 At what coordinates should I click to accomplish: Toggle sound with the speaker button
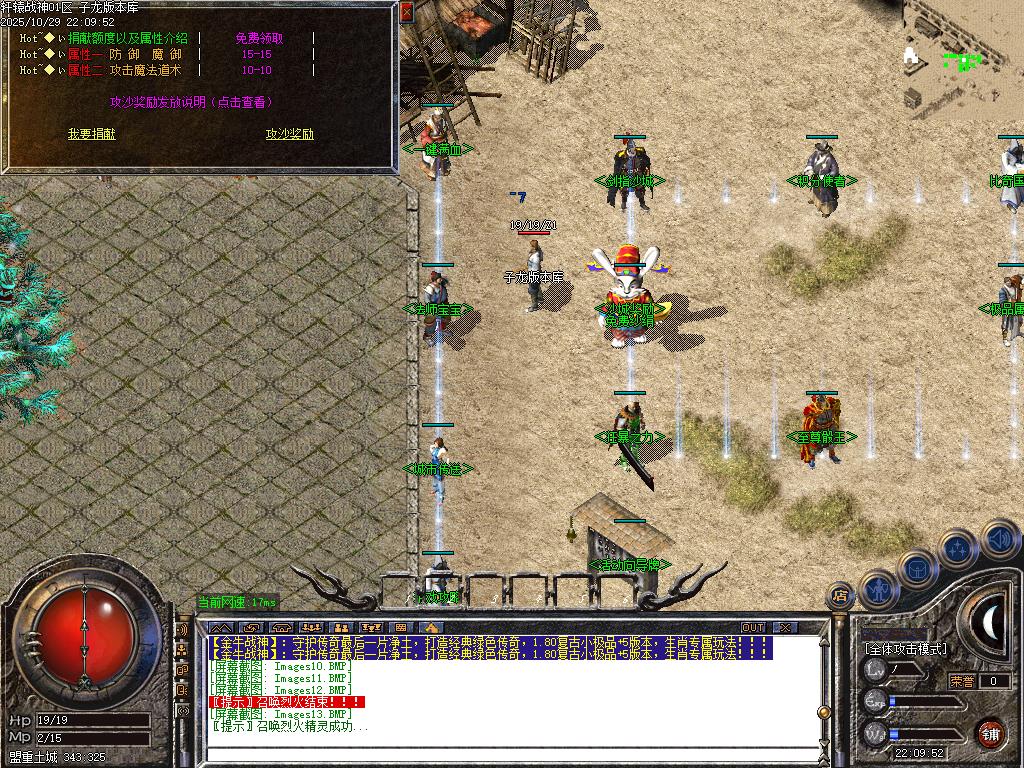[x=999, y=540]
